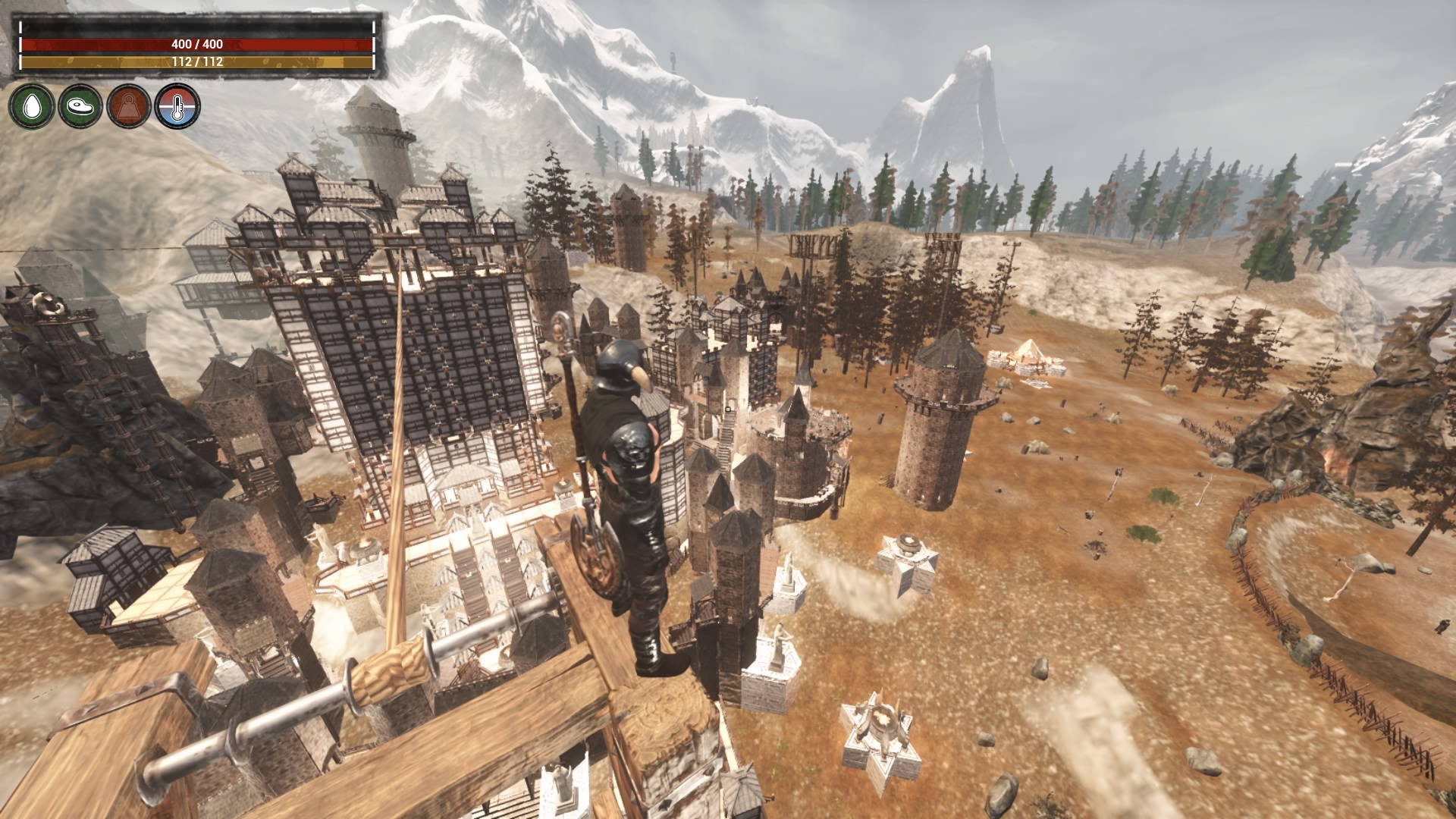Check the red weight encumbrance icon

pos(129,107)
